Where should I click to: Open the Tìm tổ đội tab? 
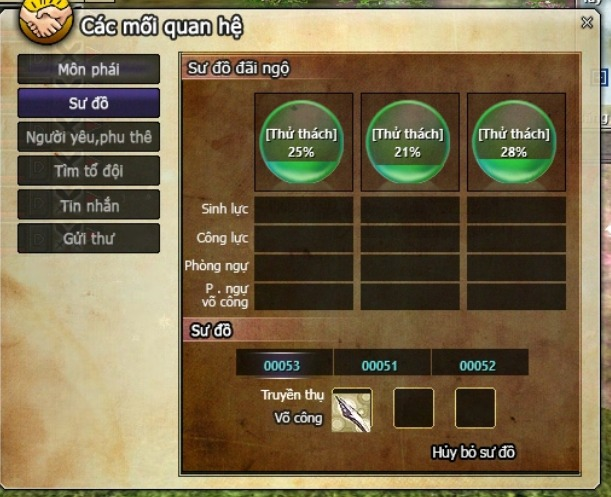point(89,171)
